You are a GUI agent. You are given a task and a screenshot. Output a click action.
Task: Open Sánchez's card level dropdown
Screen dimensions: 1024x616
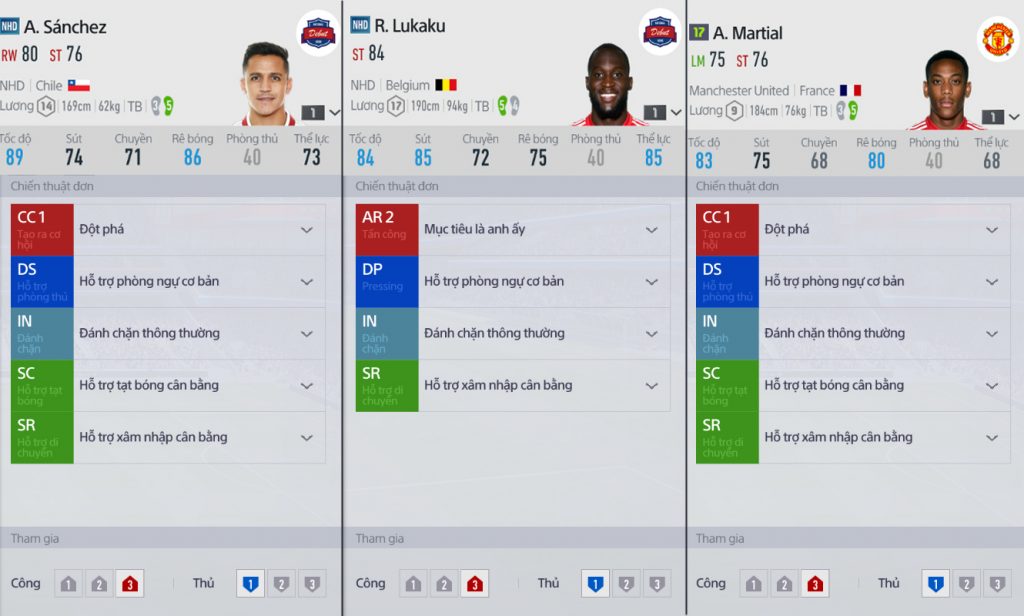321,113
